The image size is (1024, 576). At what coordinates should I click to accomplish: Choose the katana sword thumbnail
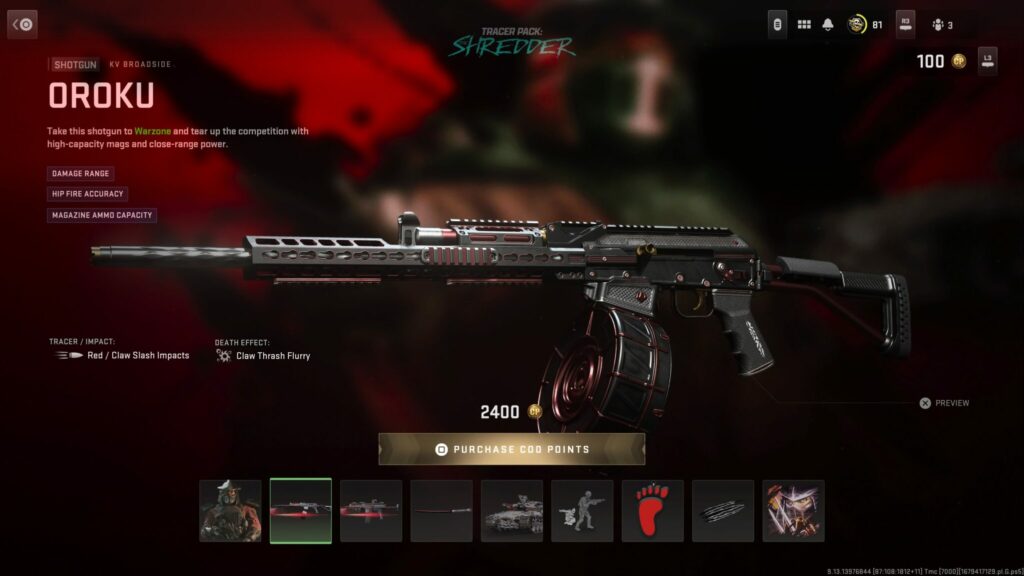(441, 511)
